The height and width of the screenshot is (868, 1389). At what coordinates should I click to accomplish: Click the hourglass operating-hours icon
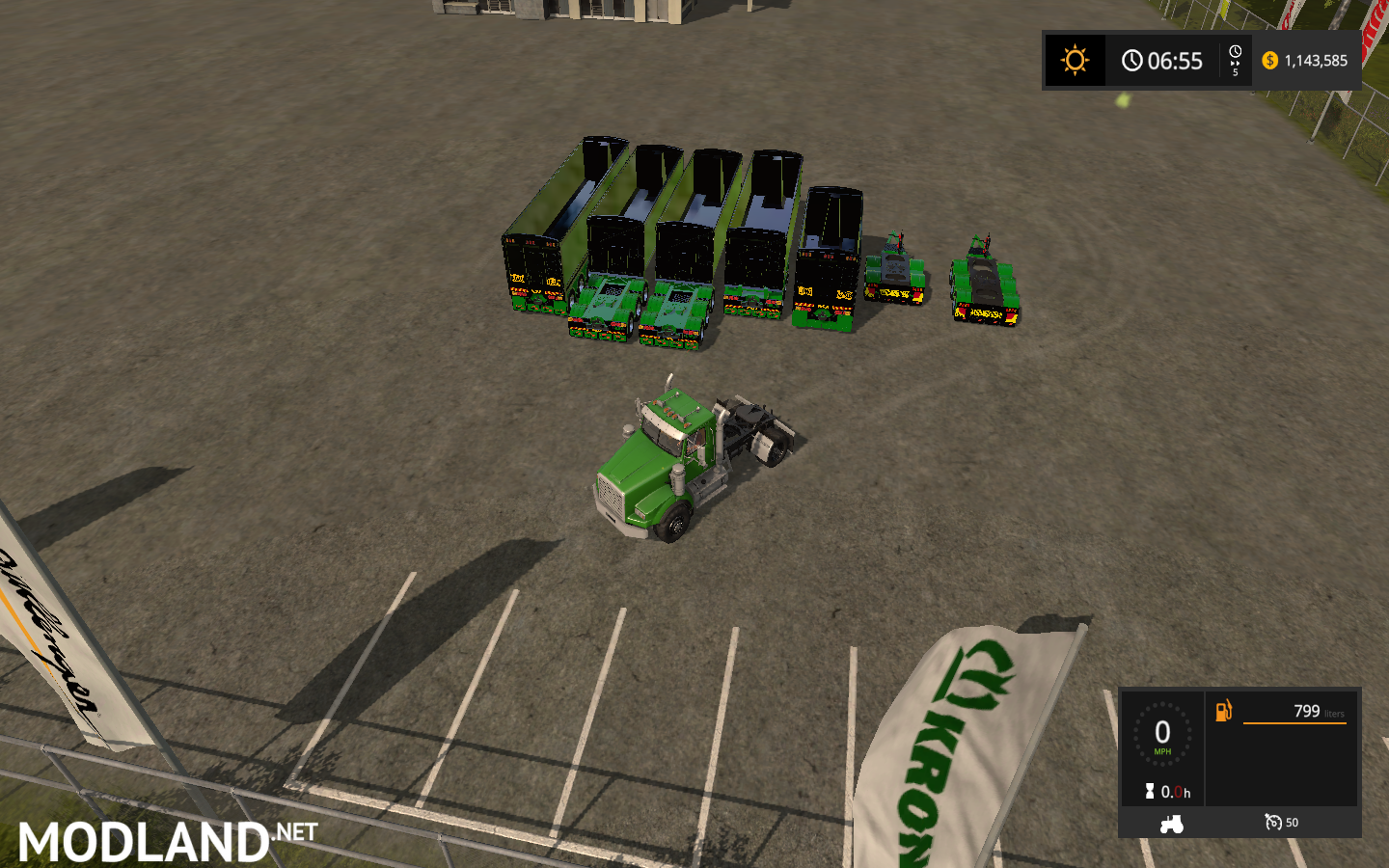(x=1148, y=792)
